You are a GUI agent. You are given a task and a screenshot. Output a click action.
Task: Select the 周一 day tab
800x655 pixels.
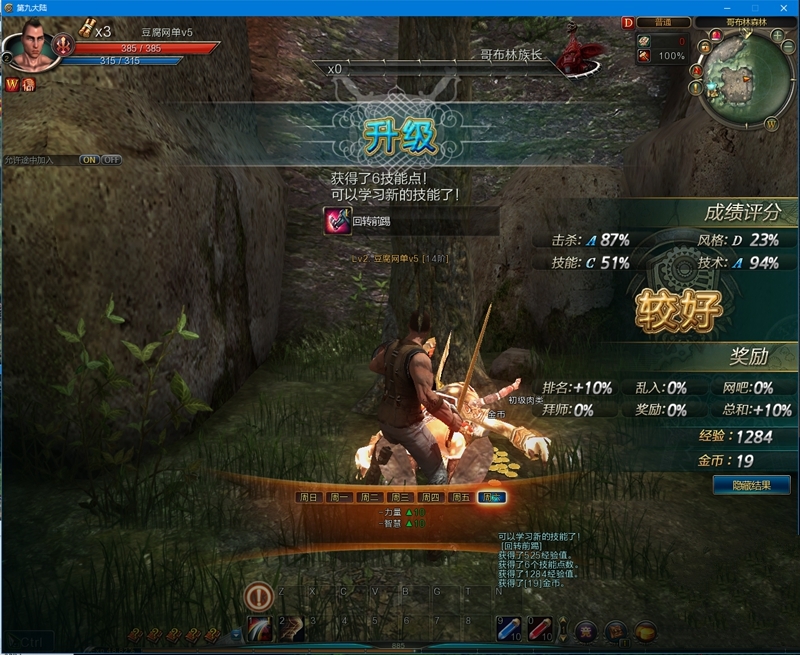(339, 497)
